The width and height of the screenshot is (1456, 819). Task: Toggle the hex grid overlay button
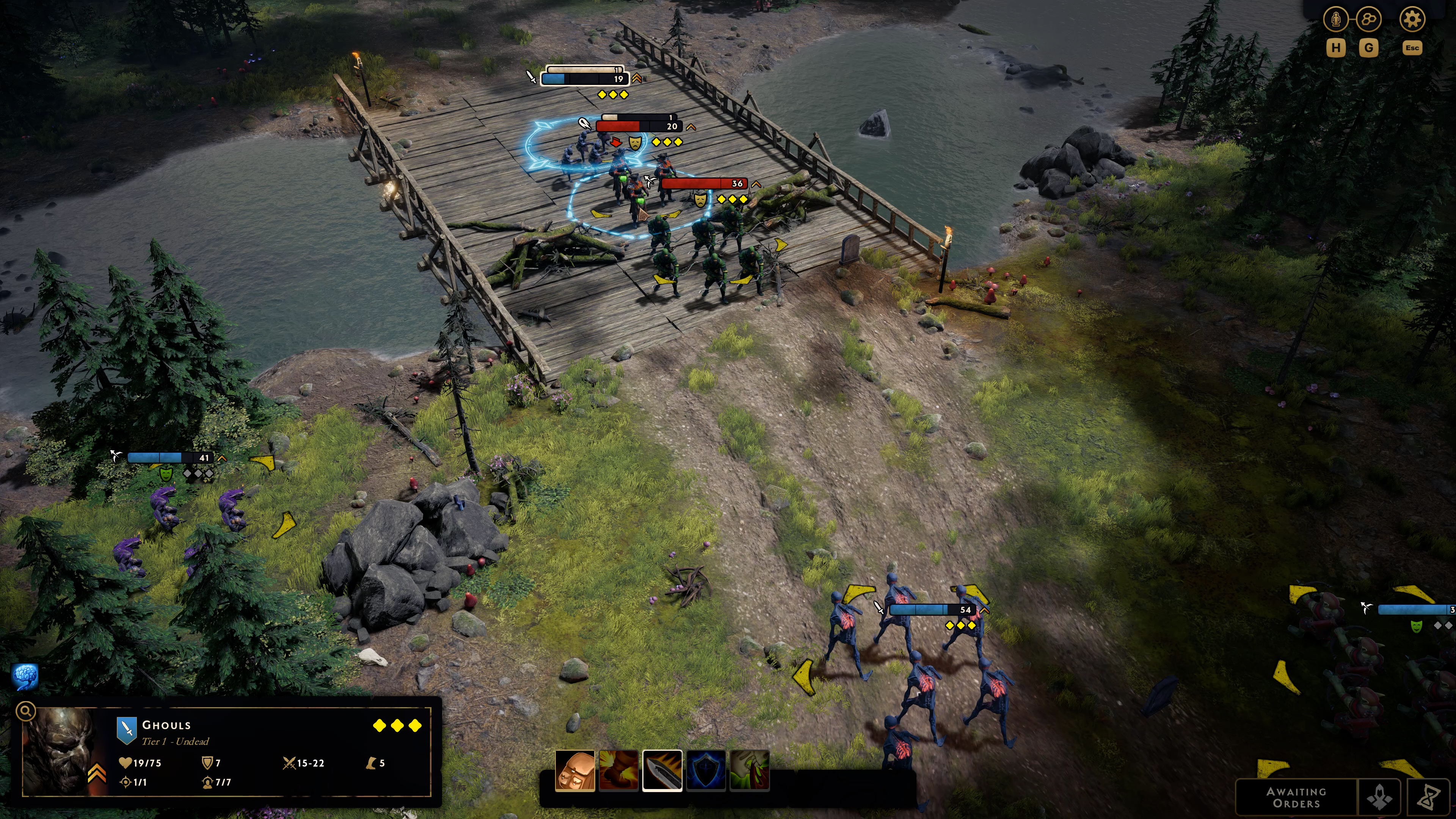tap(1368, 20)
